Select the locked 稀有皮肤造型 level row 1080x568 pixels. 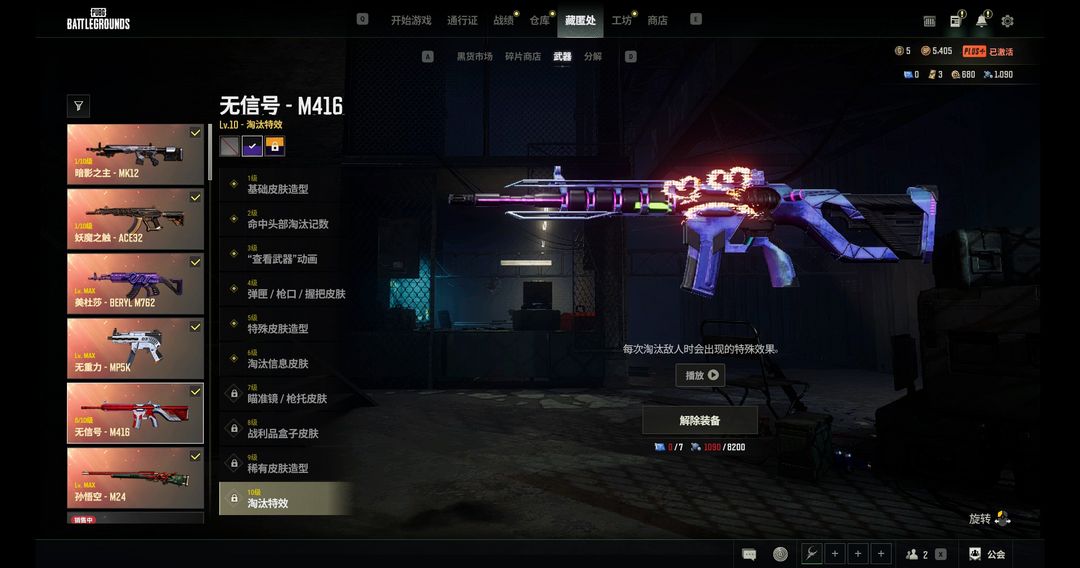click(285, 464)
